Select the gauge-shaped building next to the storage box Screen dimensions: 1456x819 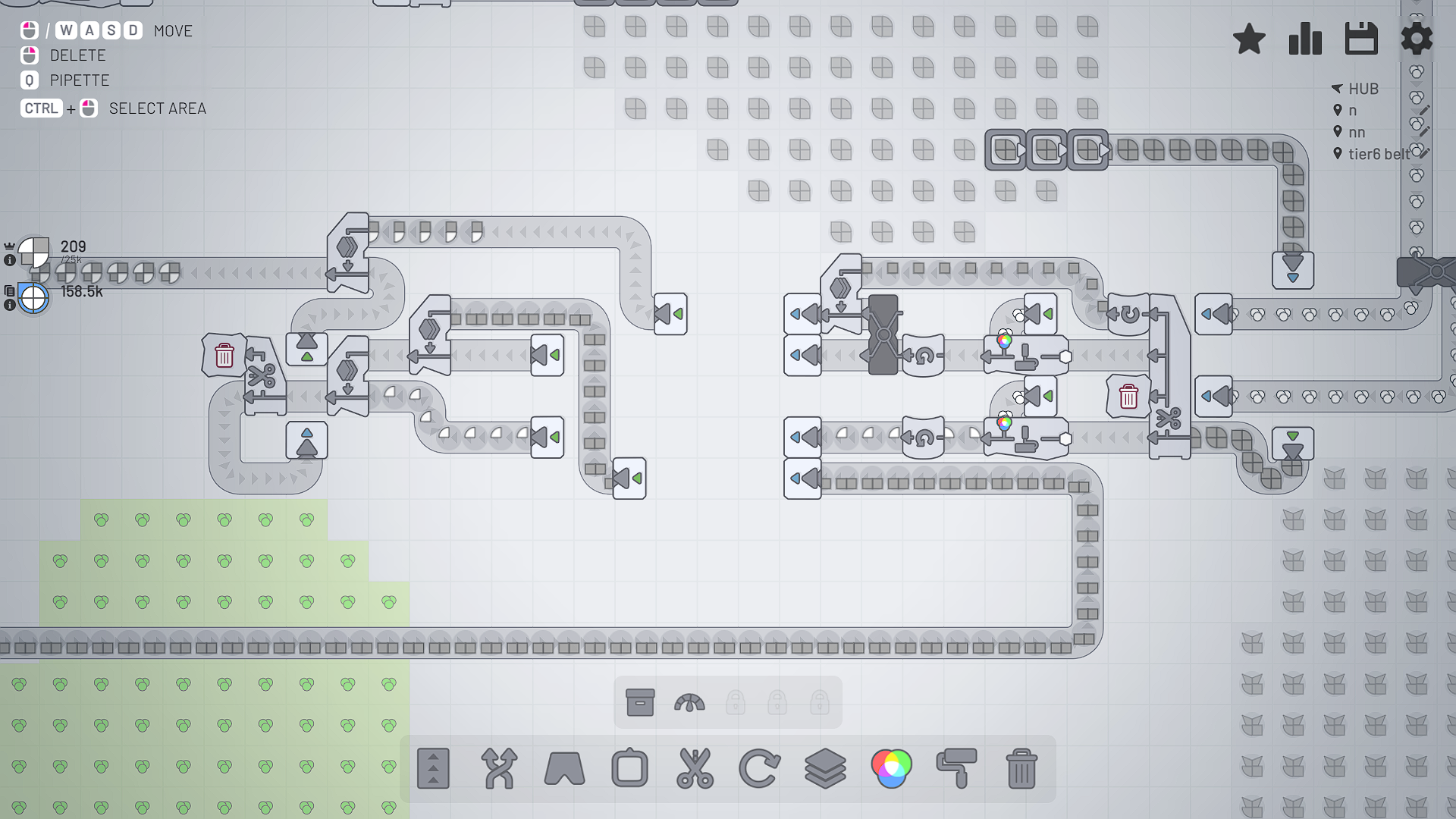click(x=689, y=703)
